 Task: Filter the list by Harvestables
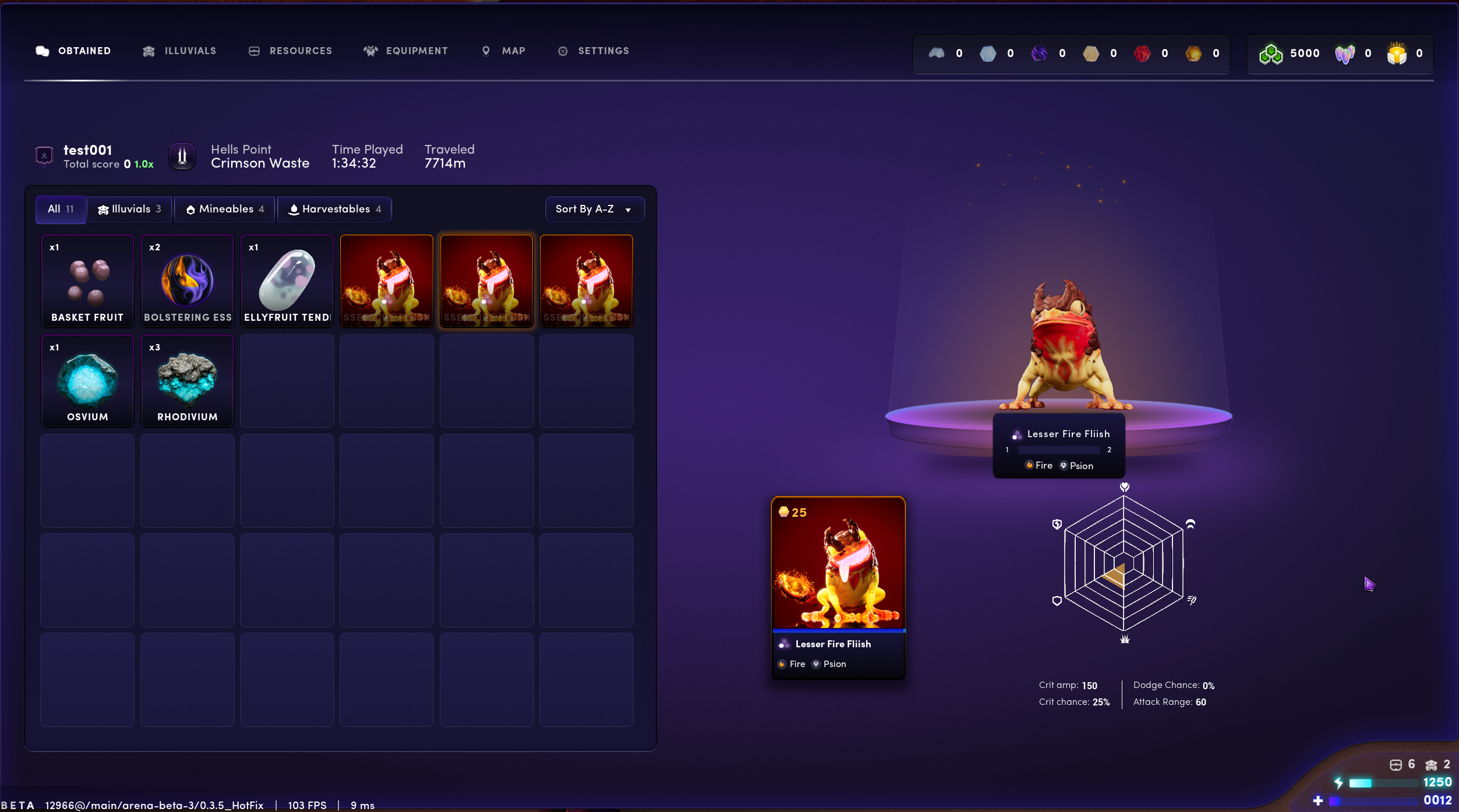(x=335, y=210)
